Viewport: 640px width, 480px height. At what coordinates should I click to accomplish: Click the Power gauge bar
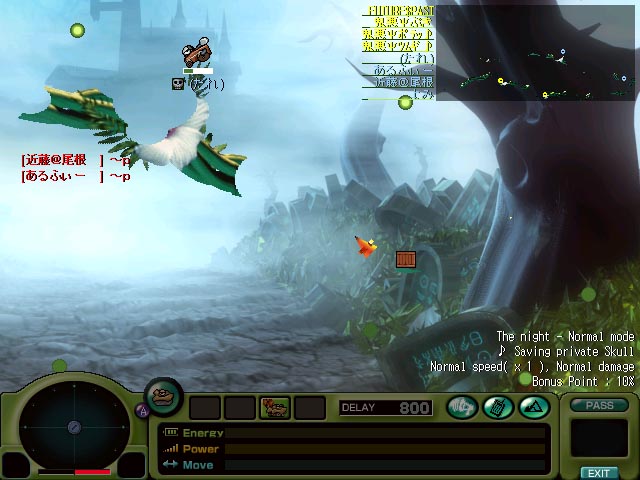385,449
